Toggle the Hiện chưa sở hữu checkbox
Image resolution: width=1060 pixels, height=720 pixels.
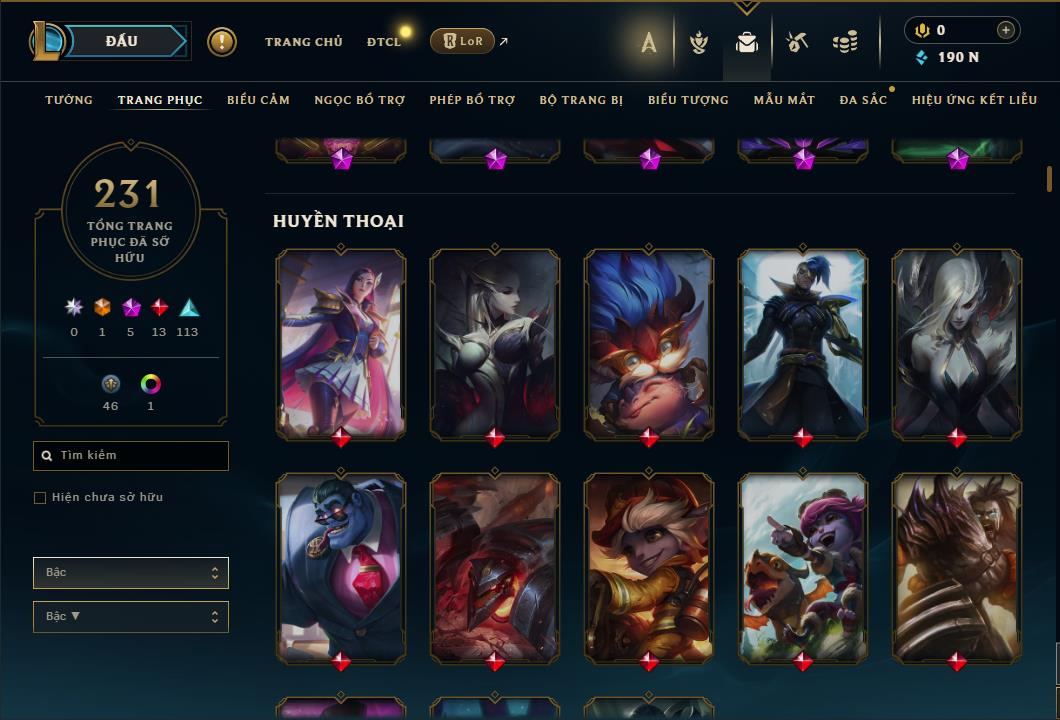40,498
